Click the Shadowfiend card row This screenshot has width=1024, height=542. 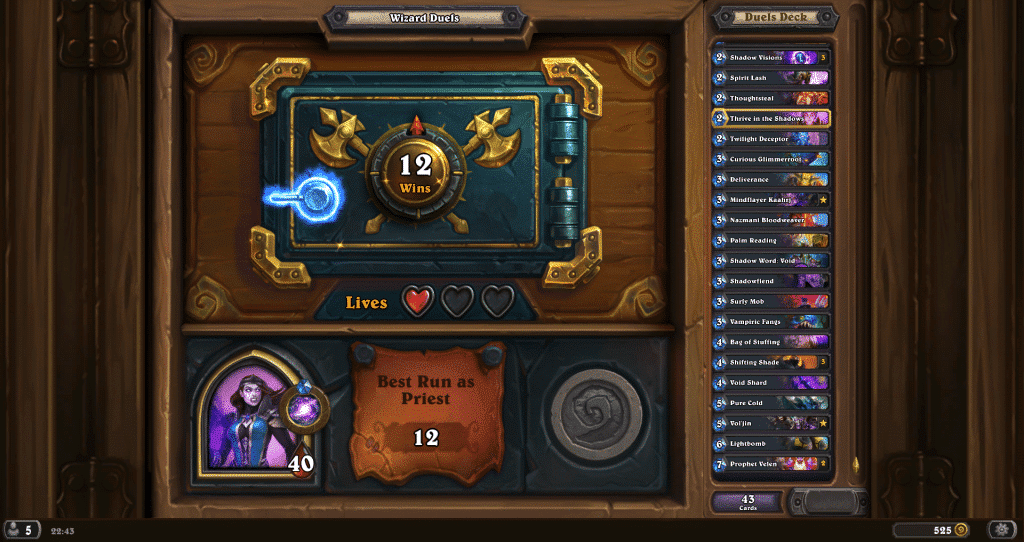pyautogui.click(x=770, y=281)
